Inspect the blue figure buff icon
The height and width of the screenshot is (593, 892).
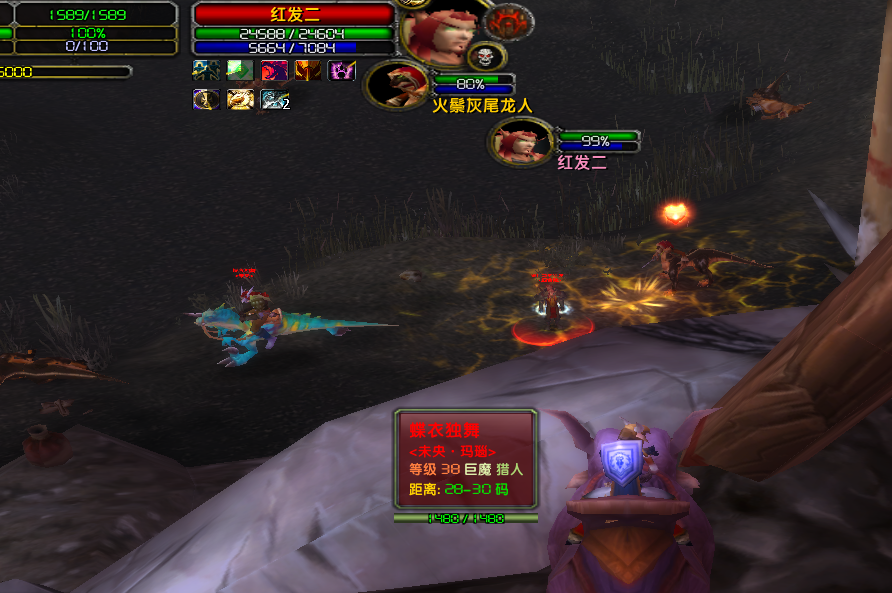coord(206,70)
